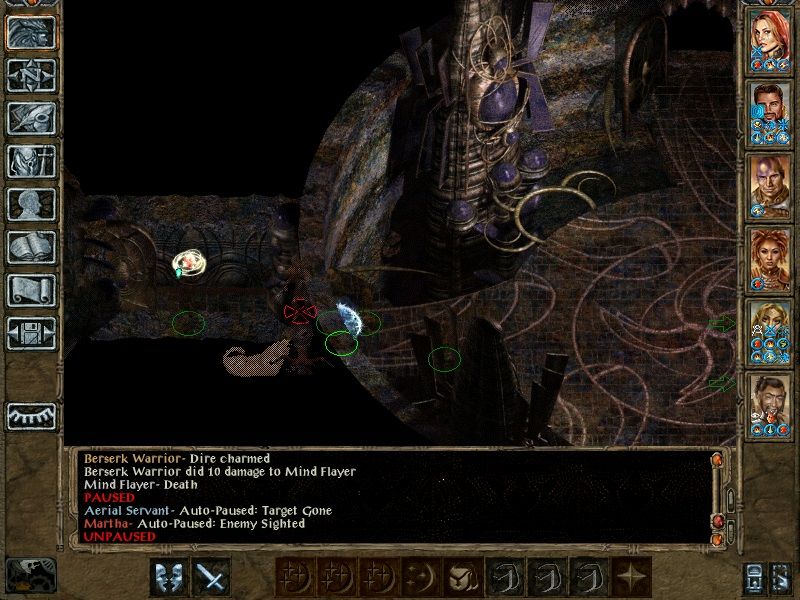Activate the guard shield action button
This screenshot has height=600, width=800.
click(x=169, y=577)
